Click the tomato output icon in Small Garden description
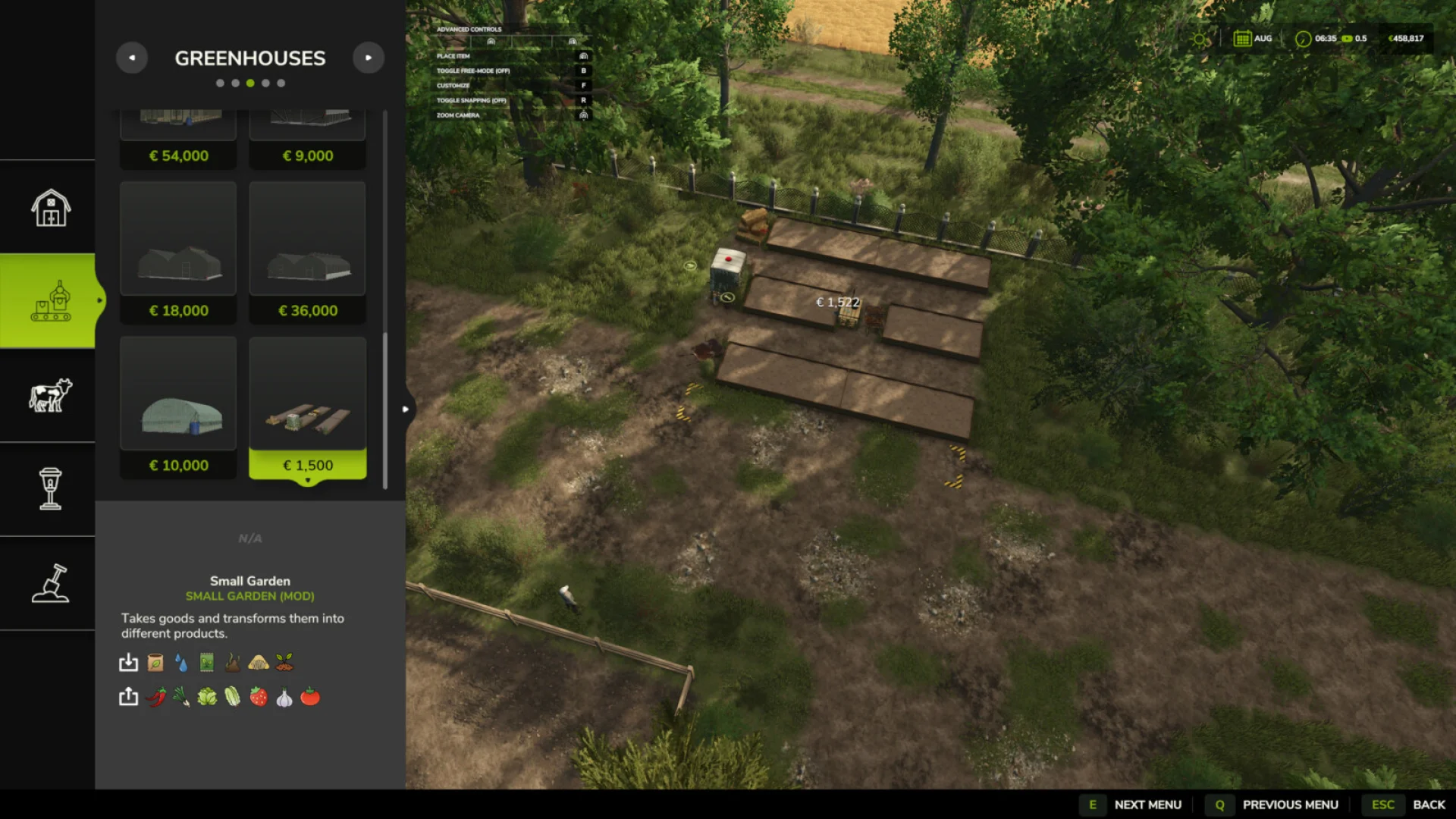The height and width of the screenshot is (819, 1456). (309, 697)
